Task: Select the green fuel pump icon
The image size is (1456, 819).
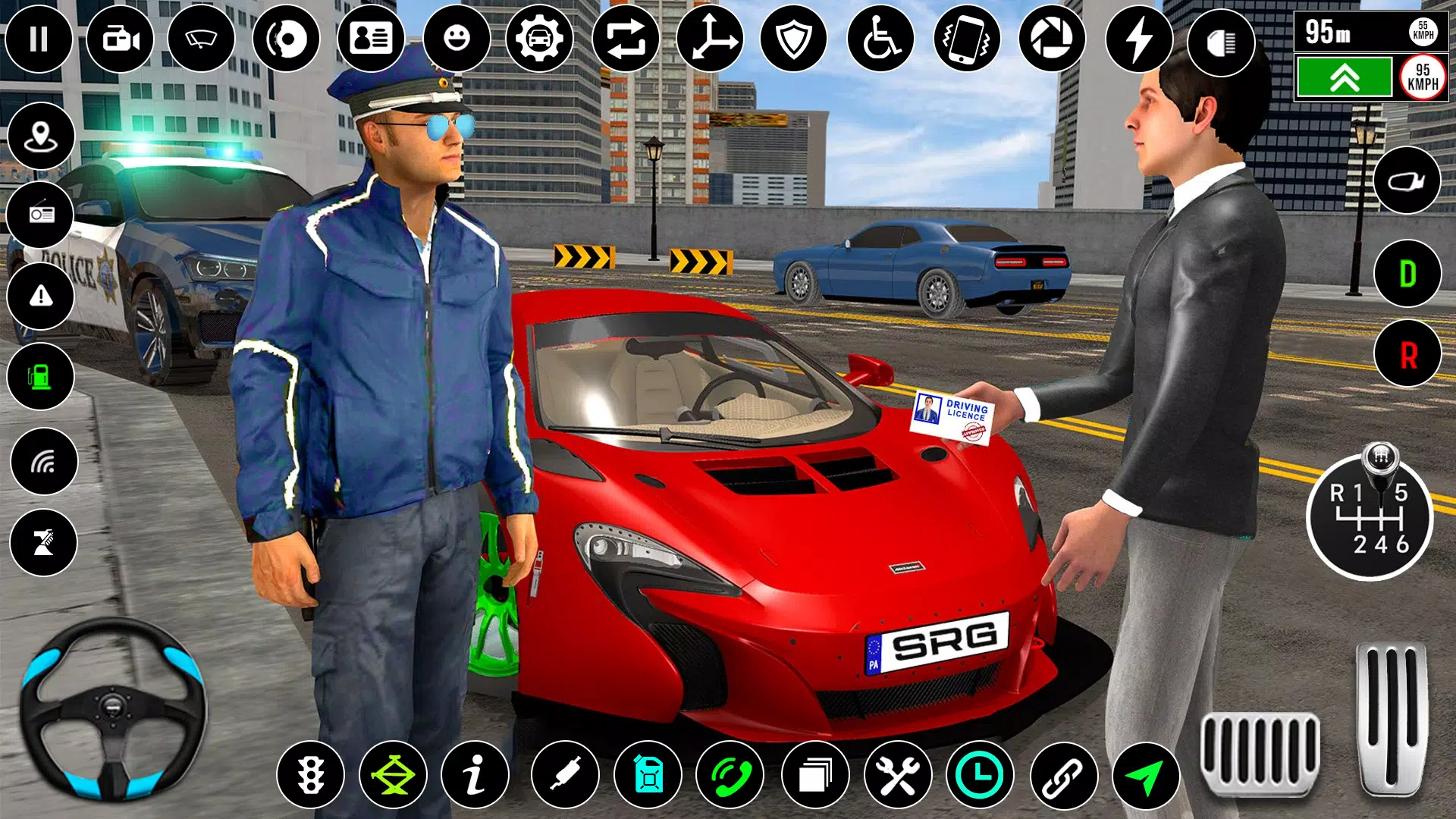Action: [x=41, y=376]
